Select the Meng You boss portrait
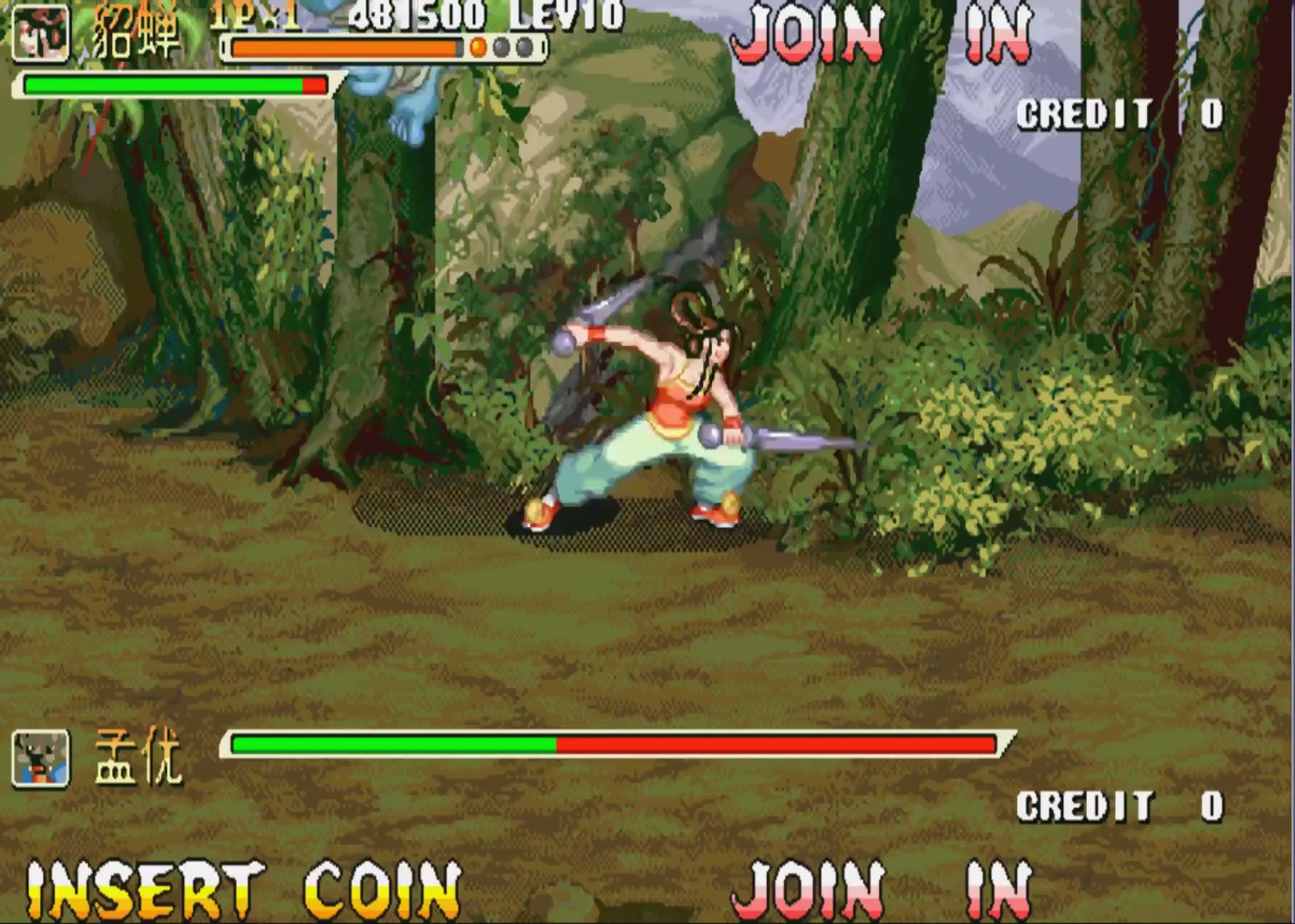Image resolution: width=1295 pixels, height=924 pixels. (40, 759)
